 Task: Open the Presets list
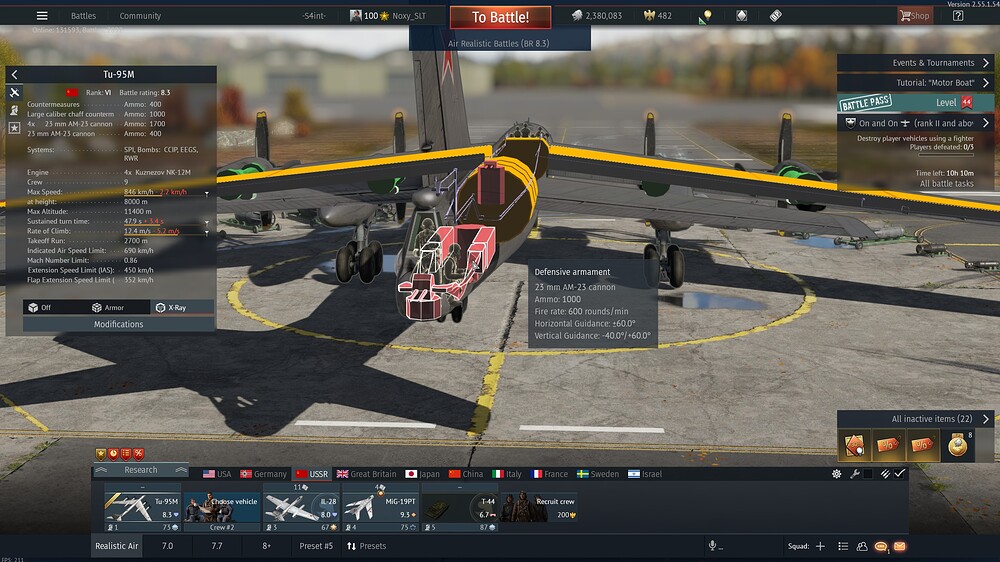366,546
